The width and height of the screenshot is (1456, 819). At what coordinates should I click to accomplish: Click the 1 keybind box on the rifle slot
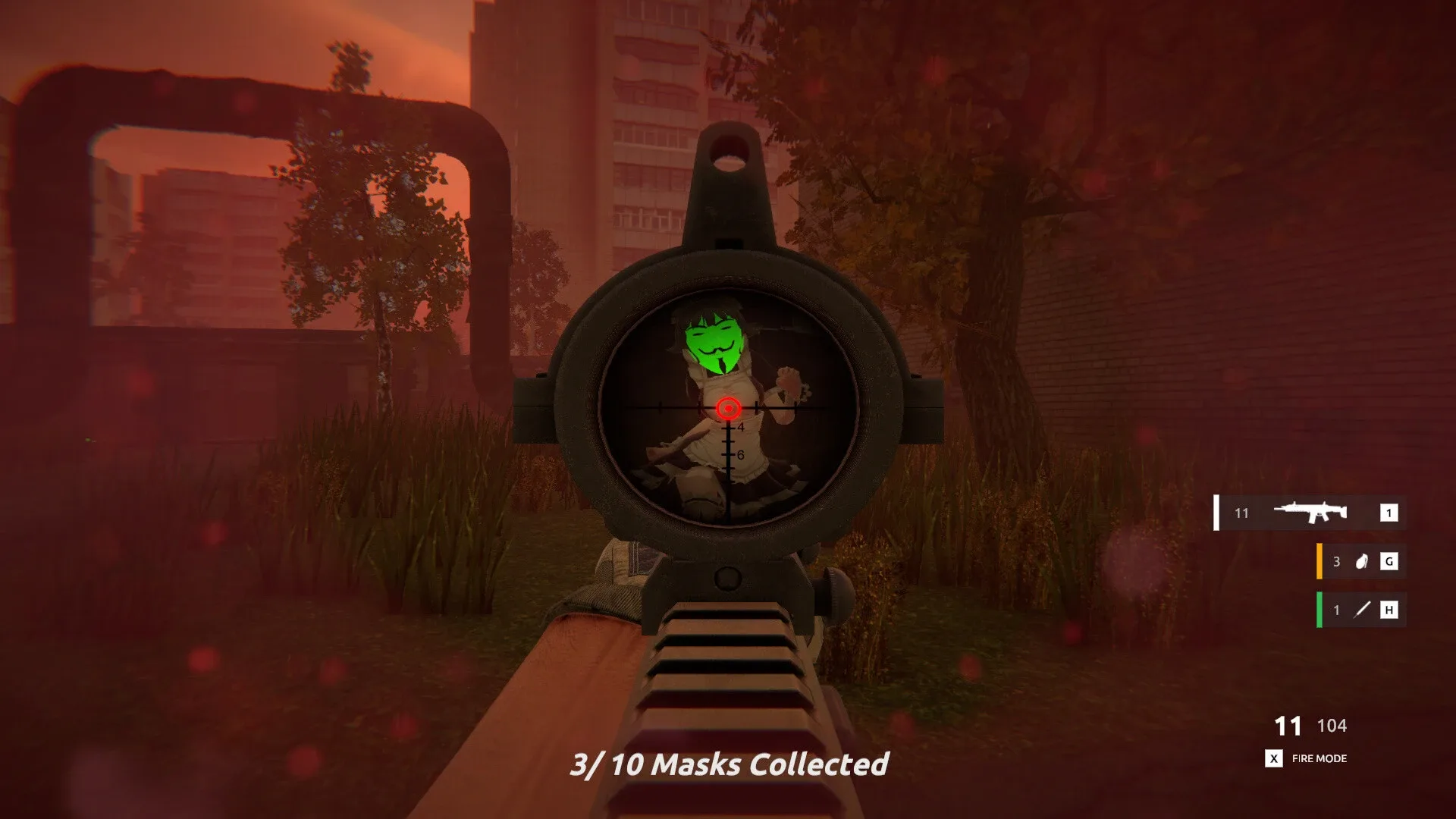point(1388,513)
